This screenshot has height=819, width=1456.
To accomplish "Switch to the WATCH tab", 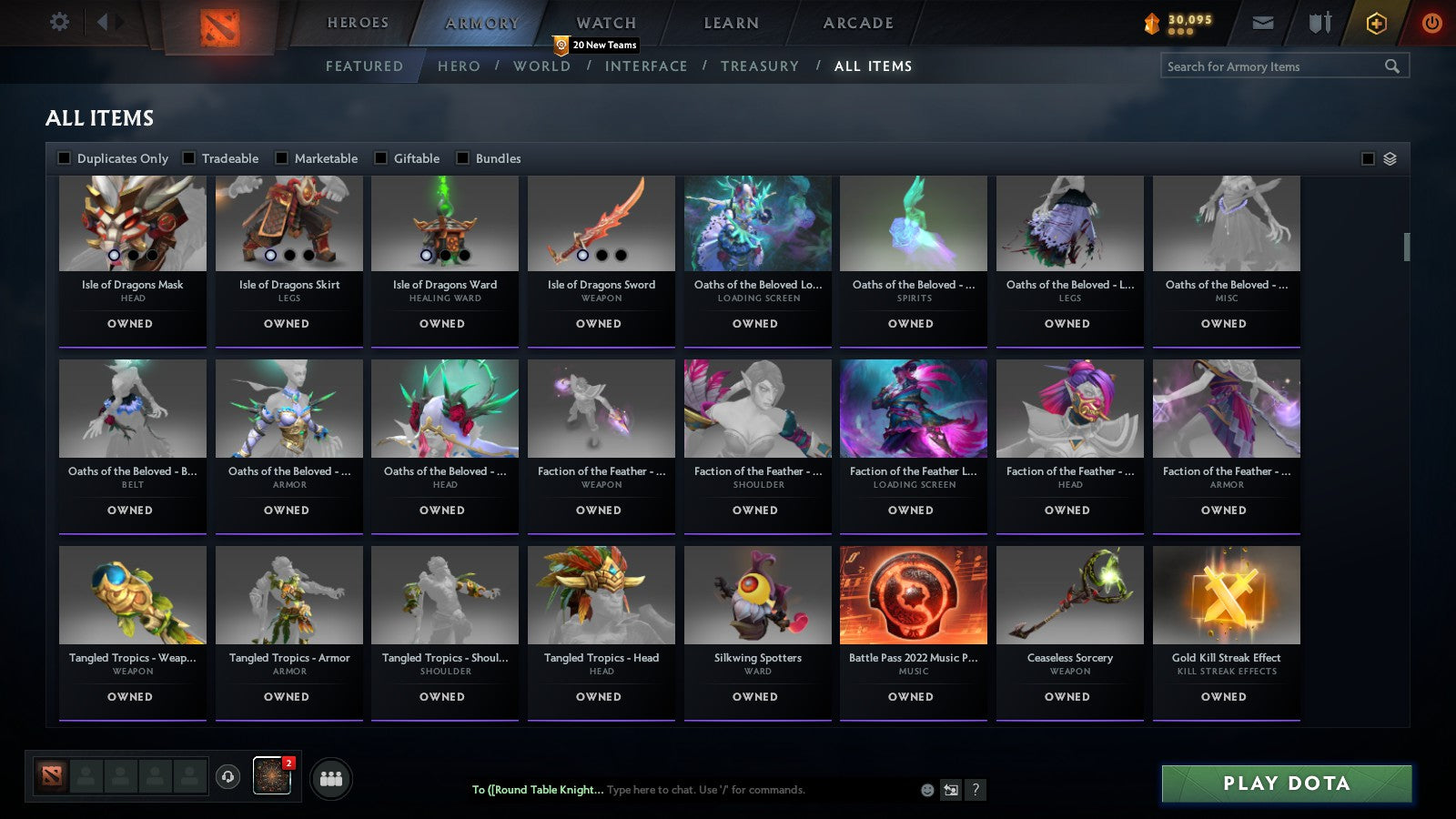I will pyautogui.click(x=605, y=23).
